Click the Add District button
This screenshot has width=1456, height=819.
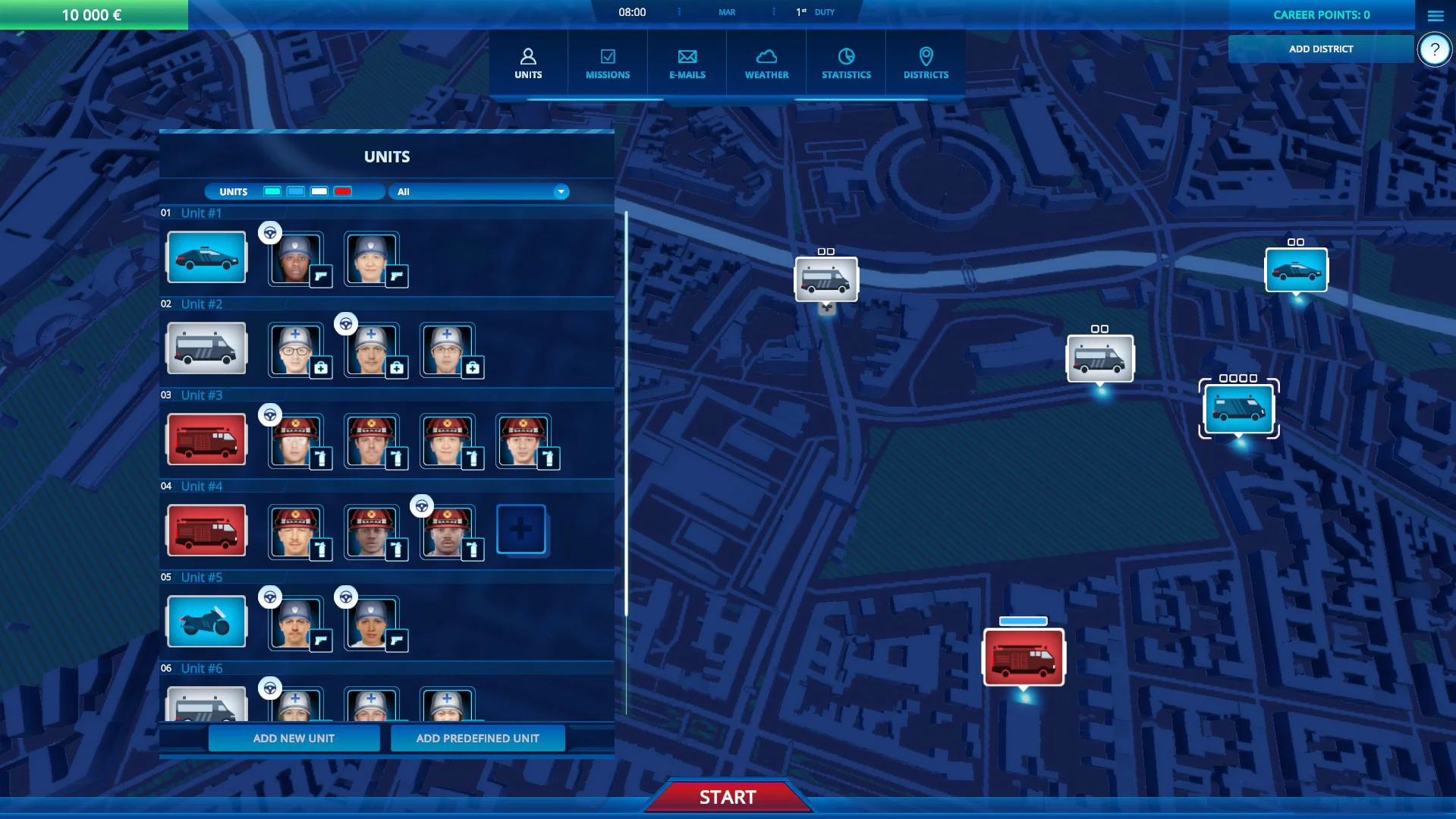tap(1320, 49)
